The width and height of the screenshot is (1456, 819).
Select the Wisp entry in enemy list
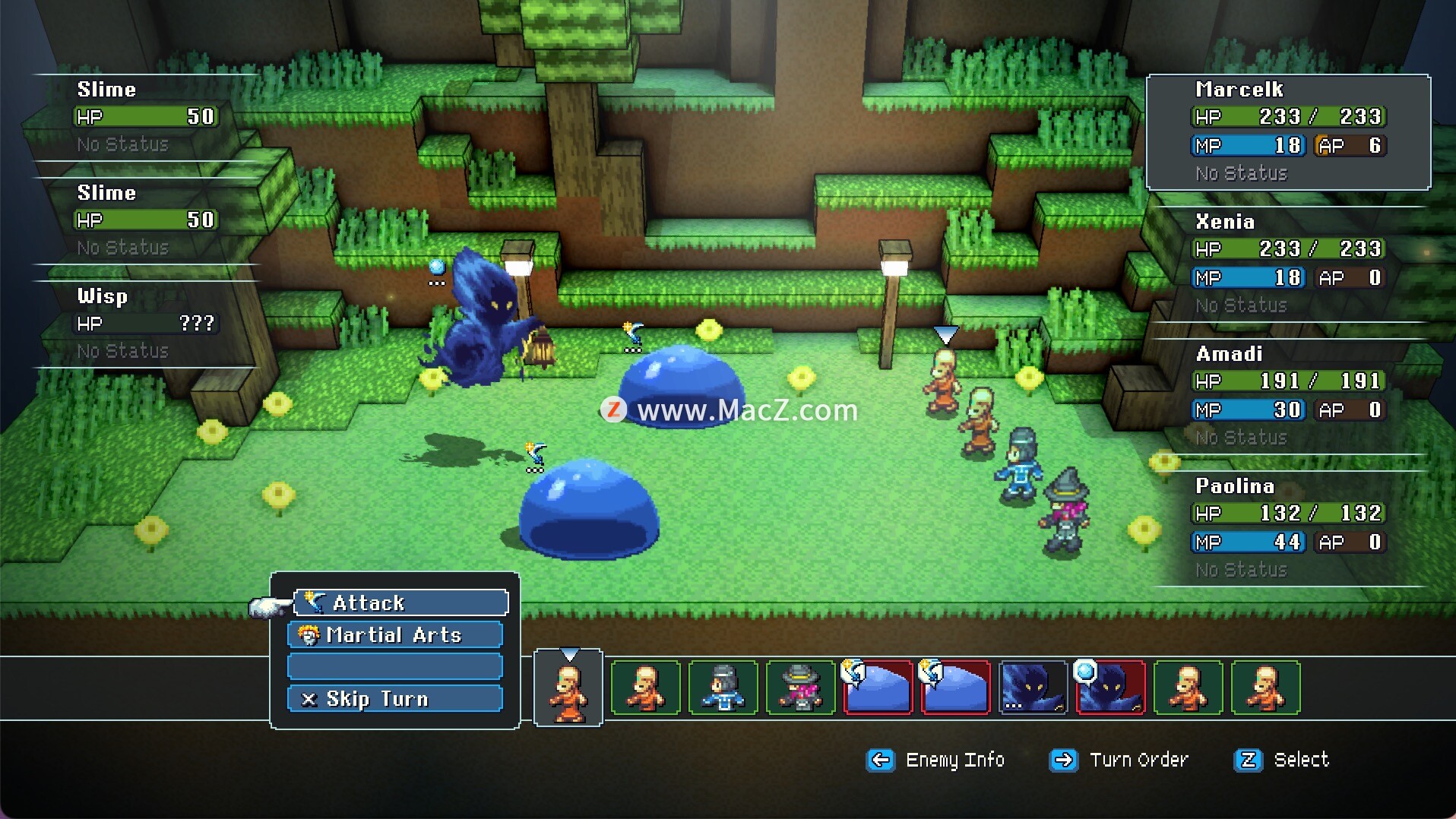[144, 323]
